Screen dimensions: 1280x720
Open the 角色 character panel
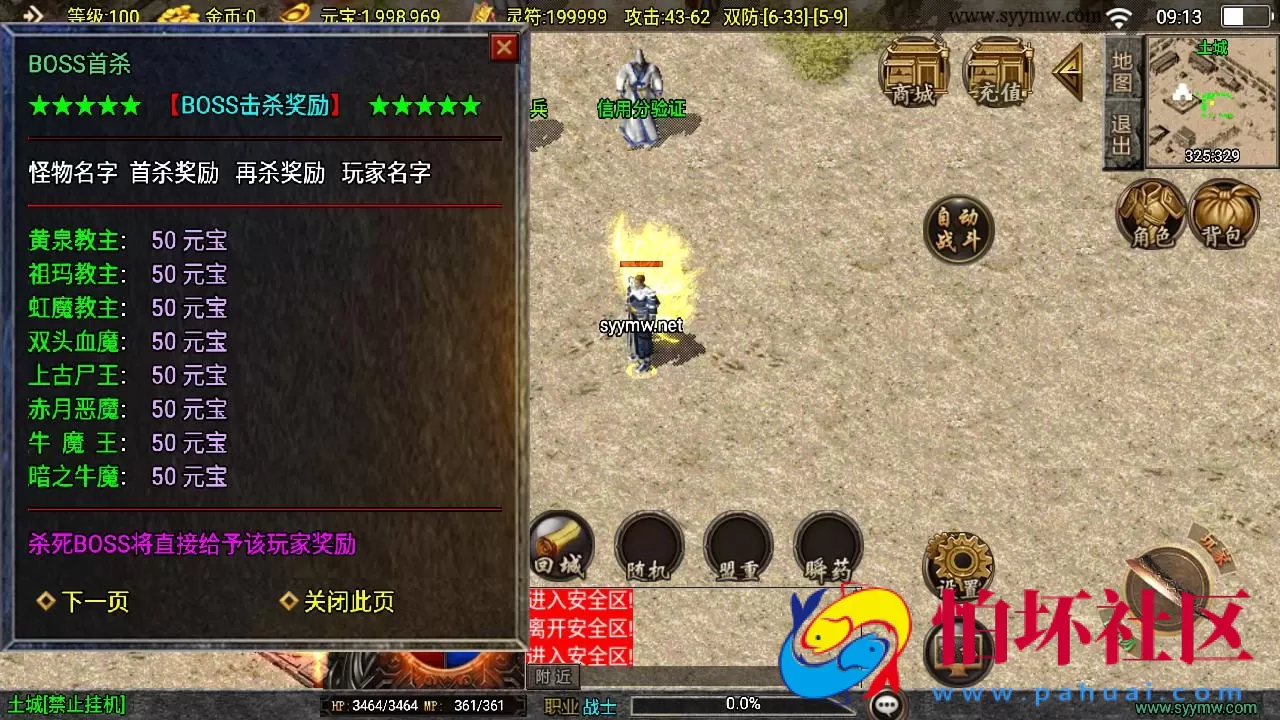pos(1150,213)
